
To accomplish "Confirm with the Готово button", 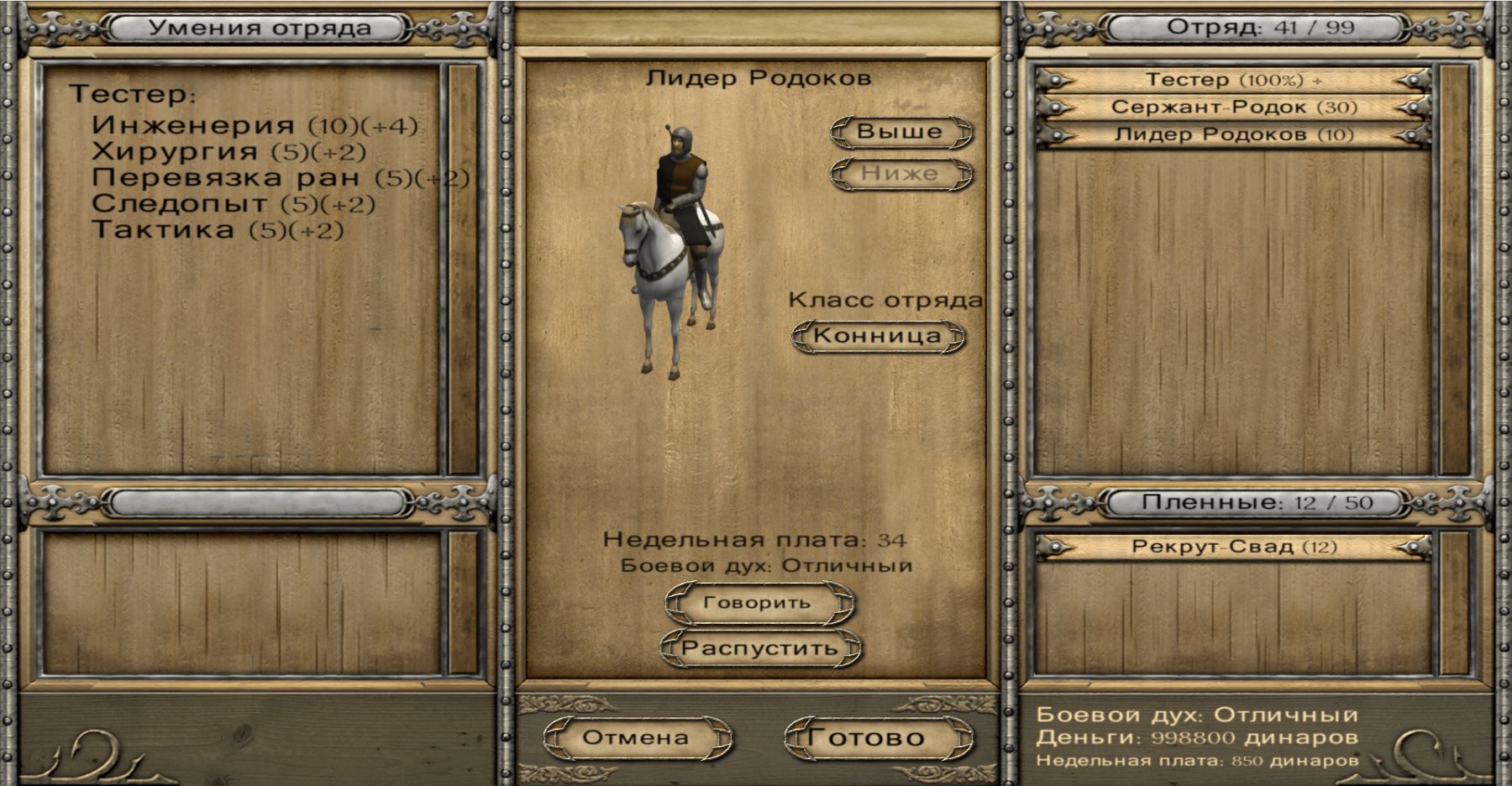I will pyautogui.click(x=867, y=738).
